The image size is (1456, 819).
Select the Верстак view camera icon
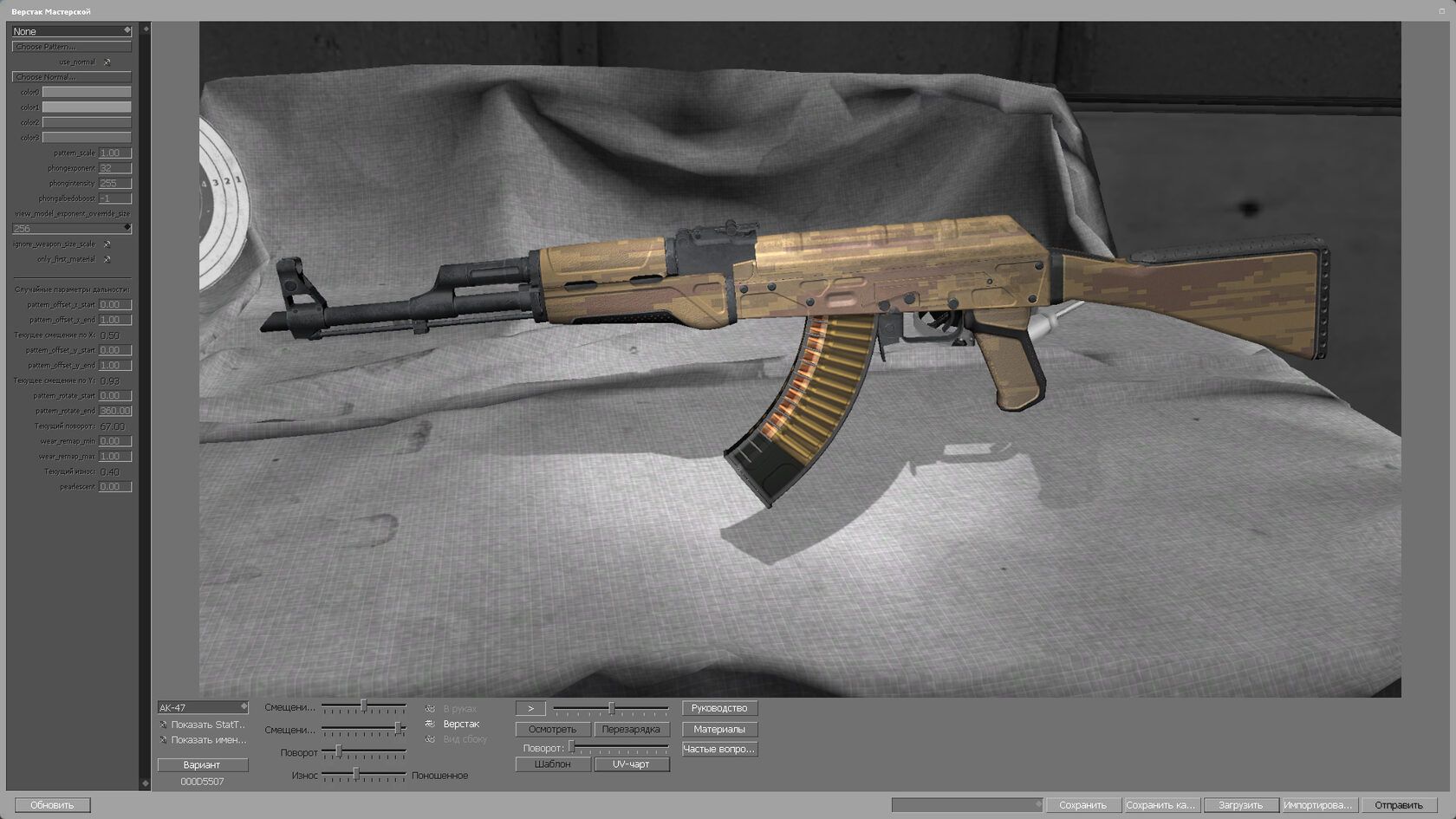tap(431, 723)
